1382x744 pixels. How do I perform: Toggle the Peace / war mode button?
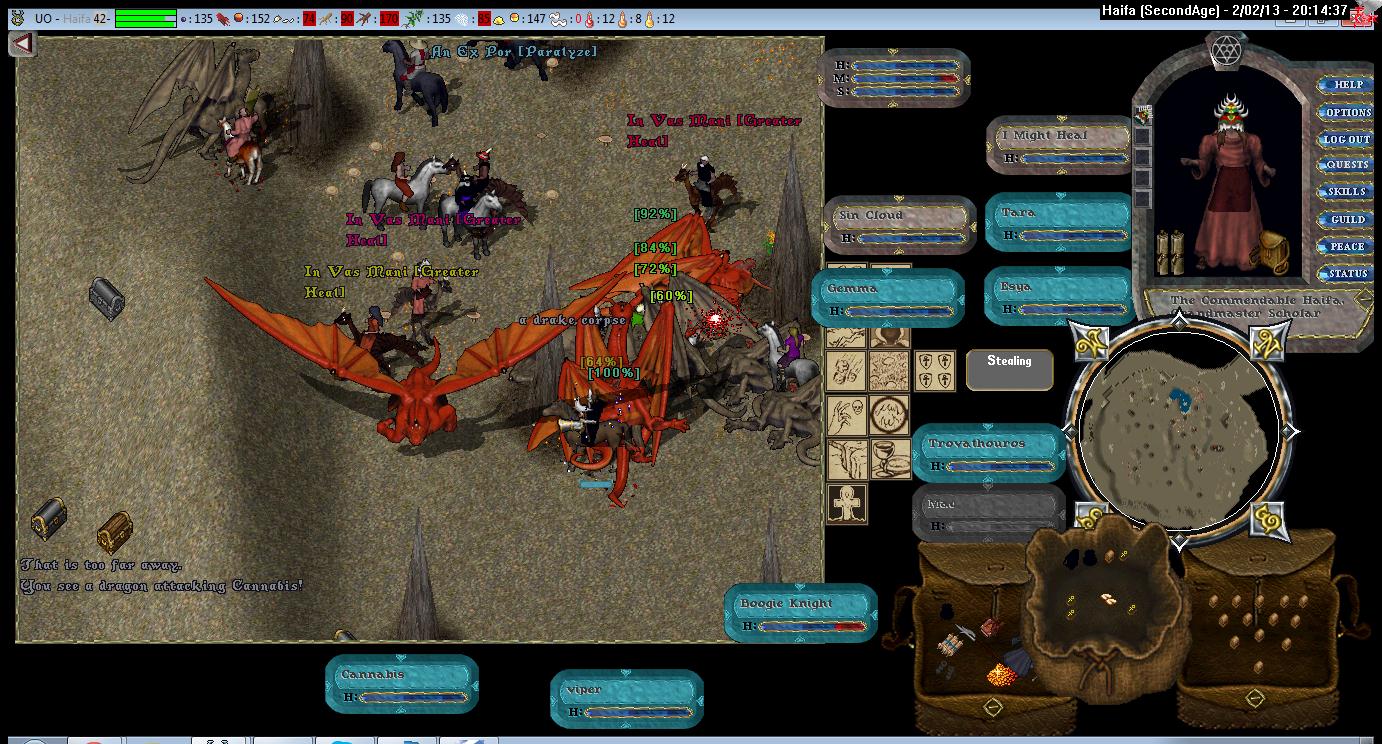[1347, 246]
